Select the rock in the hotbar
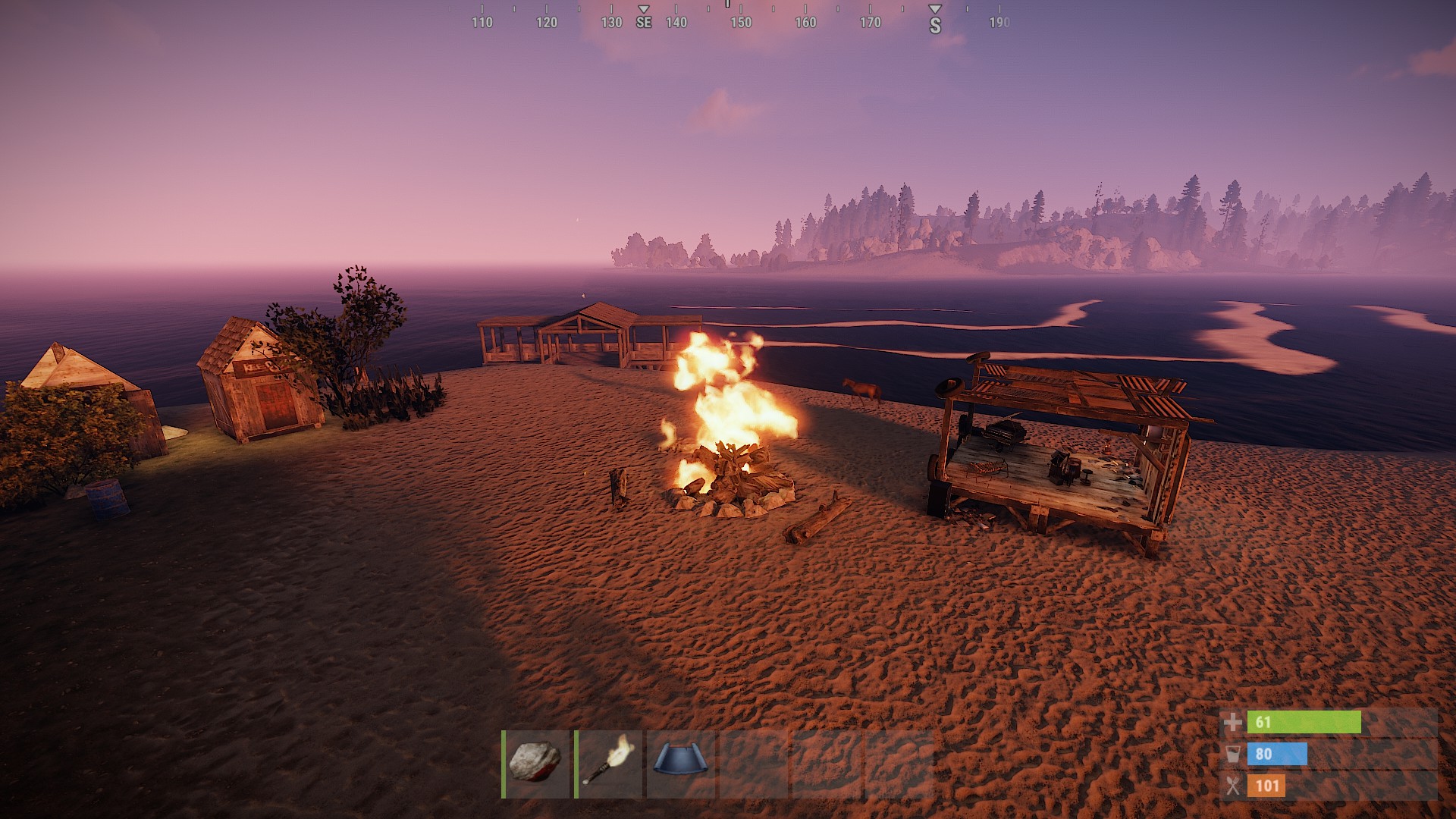This screenshot has width=1456, height=819. coord(536,764)
